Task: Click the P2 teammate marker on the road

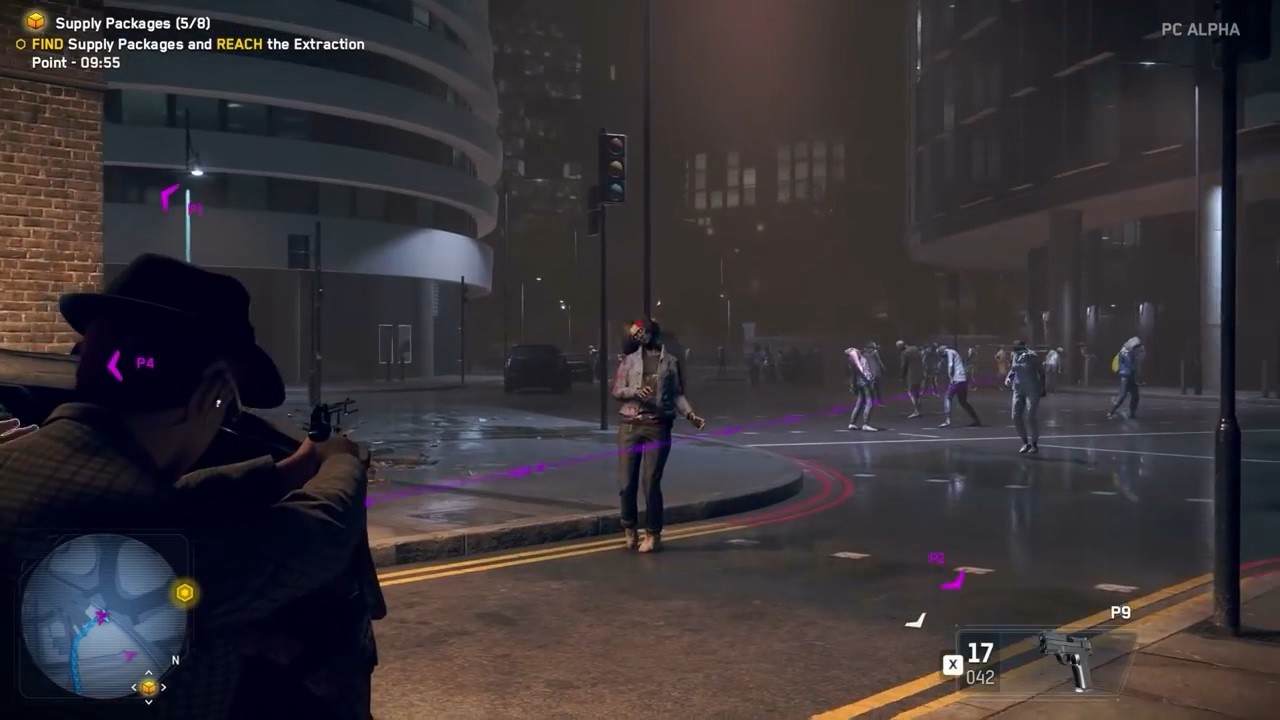Action: coord(948,572)
